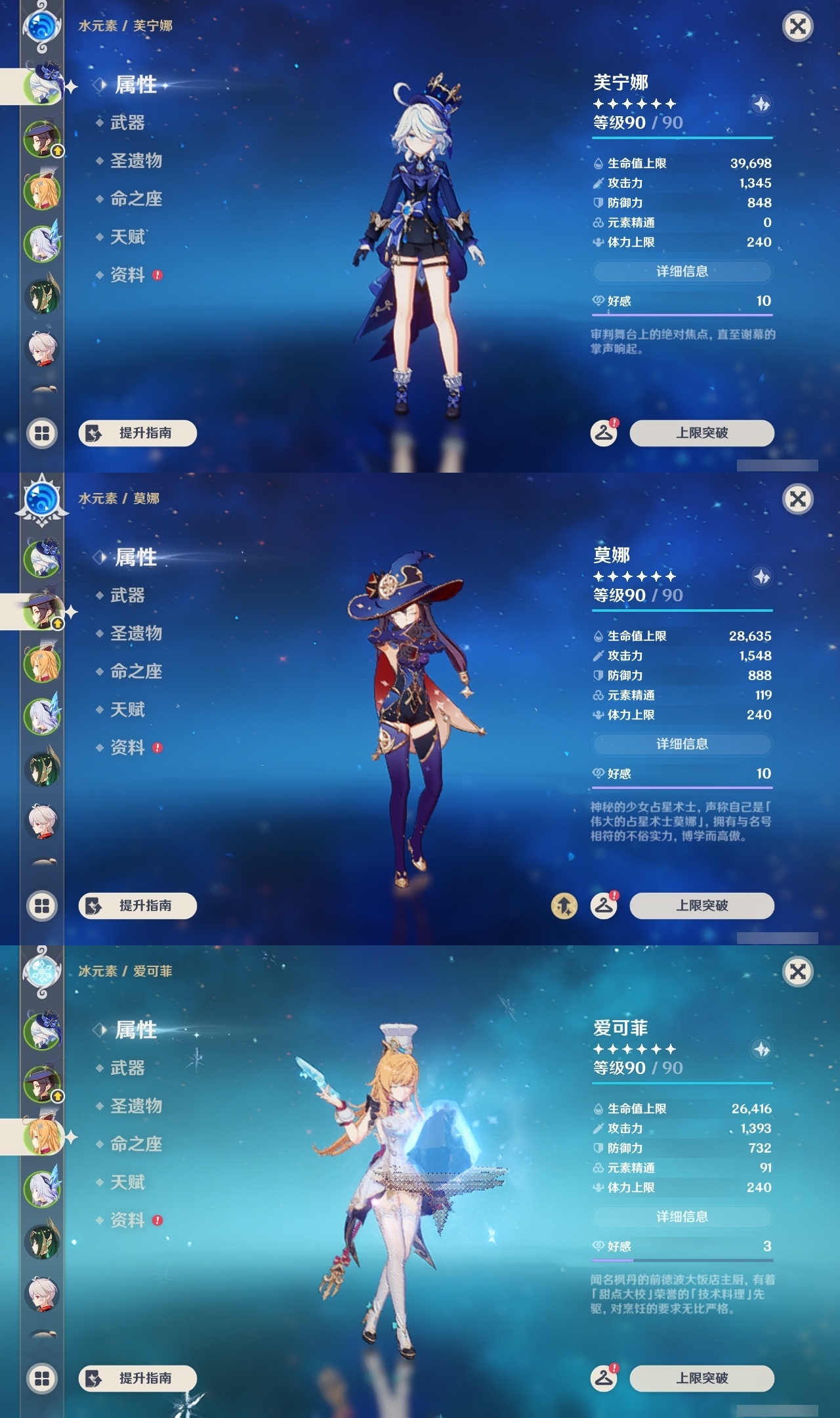Open 详细信息 for Mona's stats

682,744
